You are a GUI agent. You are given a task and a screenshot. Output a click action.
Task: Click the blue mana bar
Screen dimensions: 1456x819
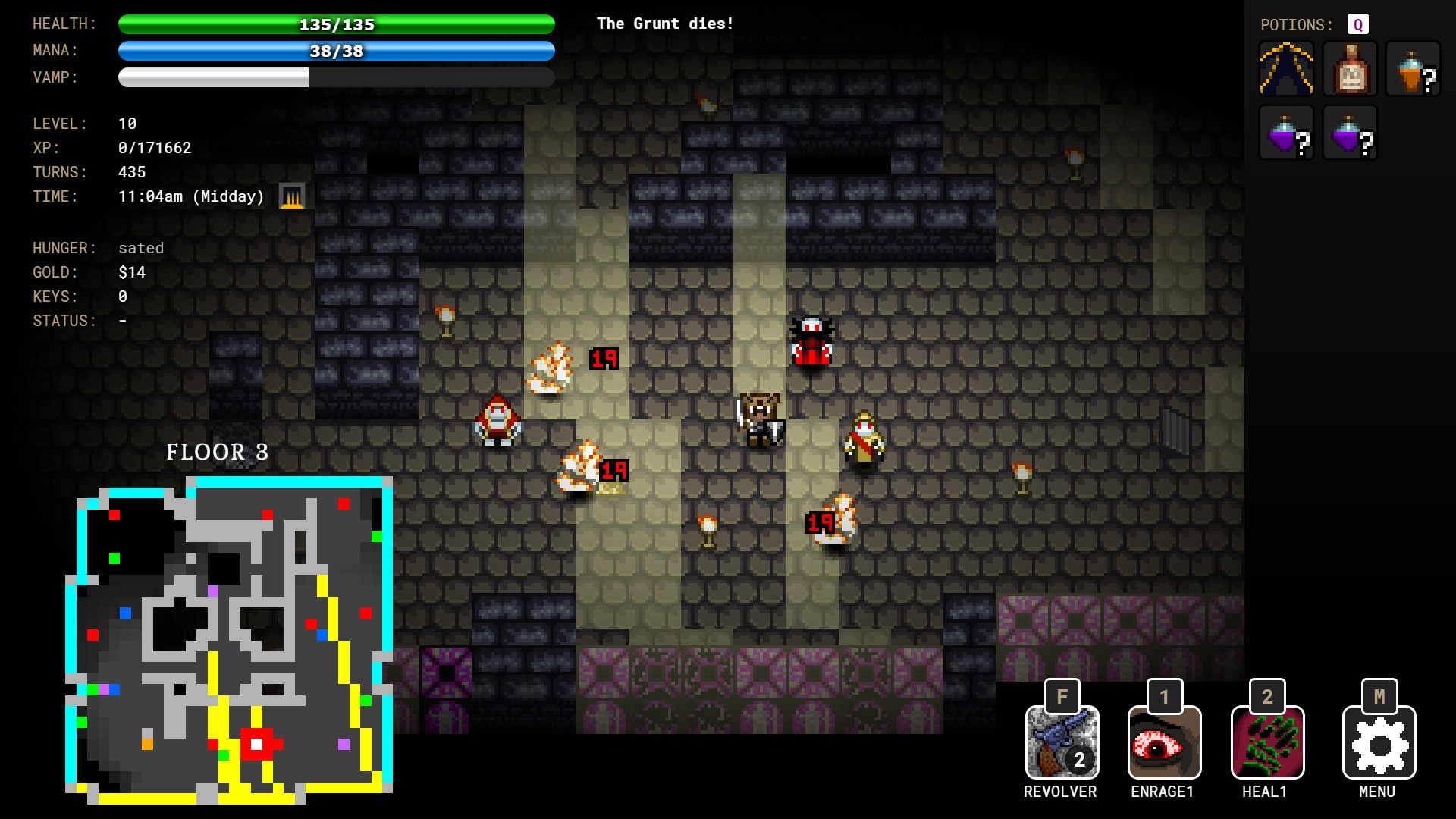pos(336,51)
